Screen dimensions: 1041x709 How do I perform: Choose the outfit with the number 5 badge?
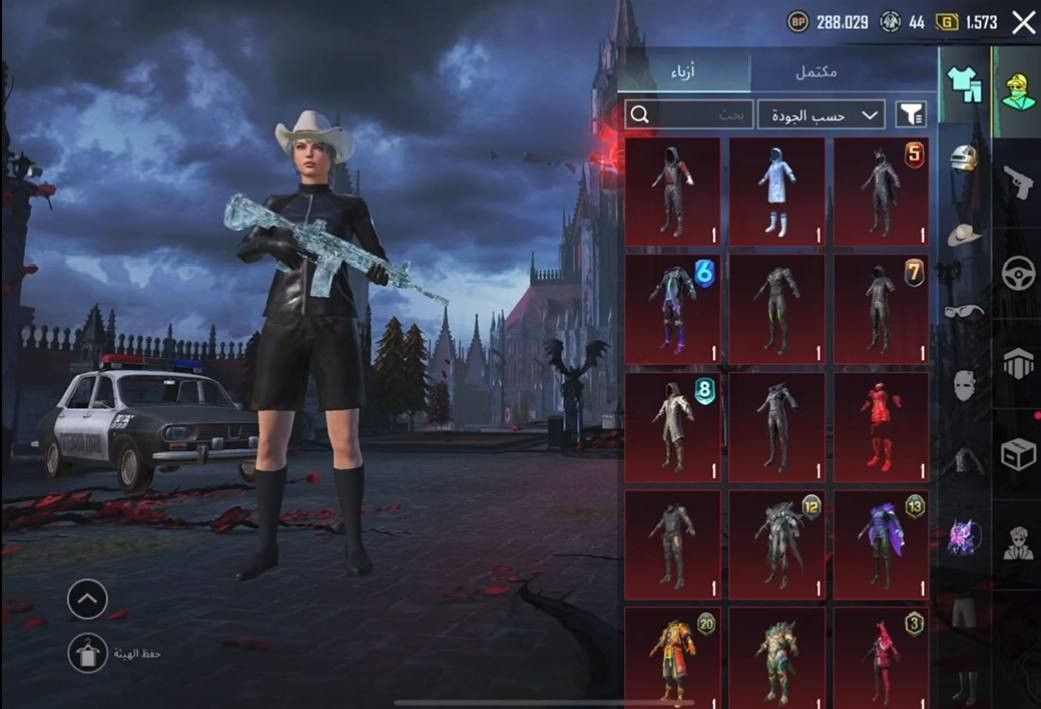point(881,191)
